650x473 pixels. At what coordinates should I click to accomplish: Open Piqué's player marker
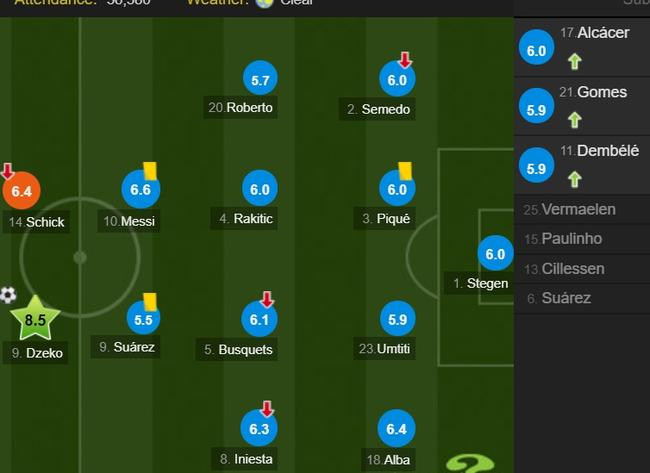click(x=396, y=189)
